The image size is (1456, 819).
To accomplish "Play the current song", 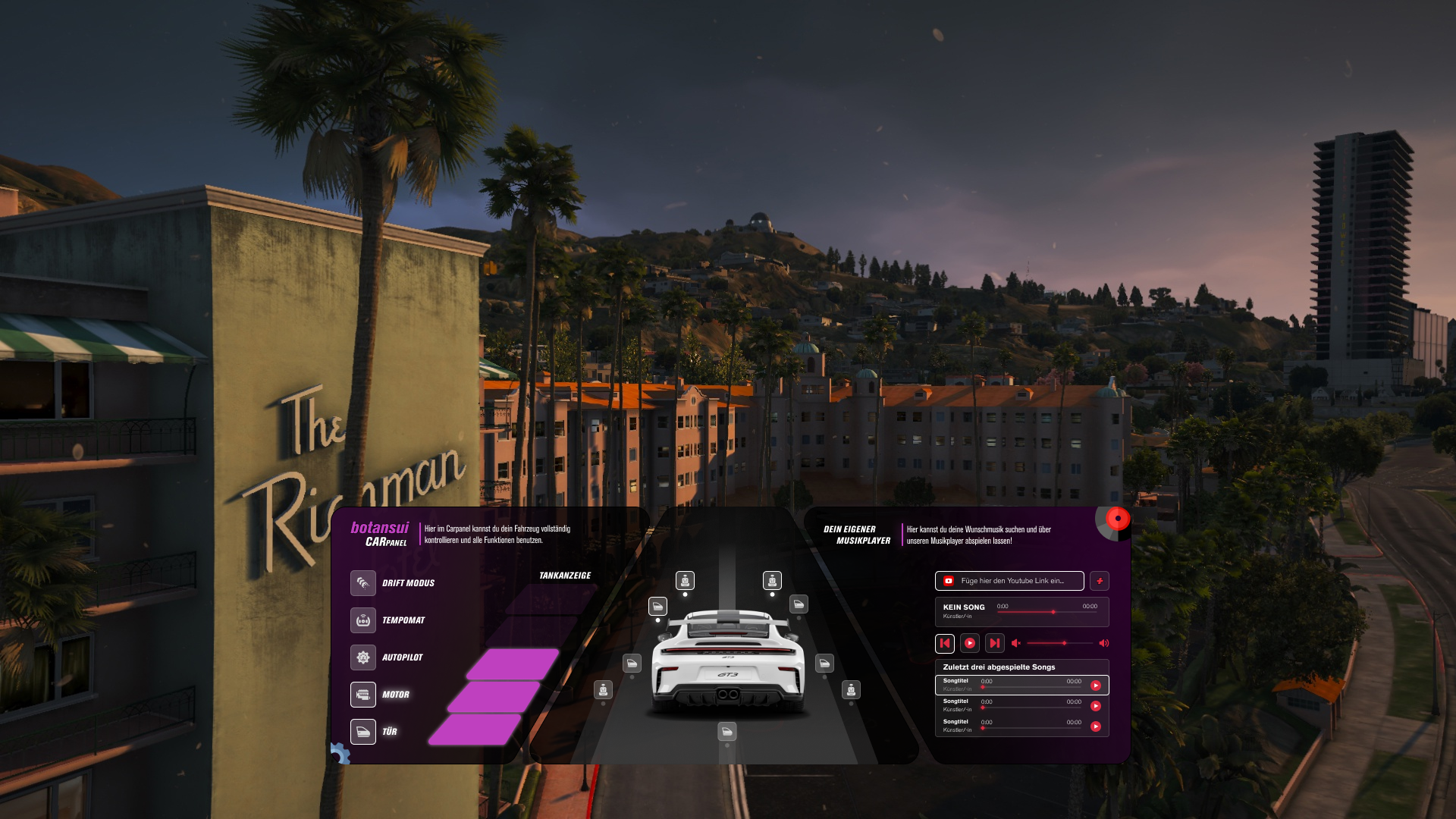I will pyautogui.click(x=970, y=643).
